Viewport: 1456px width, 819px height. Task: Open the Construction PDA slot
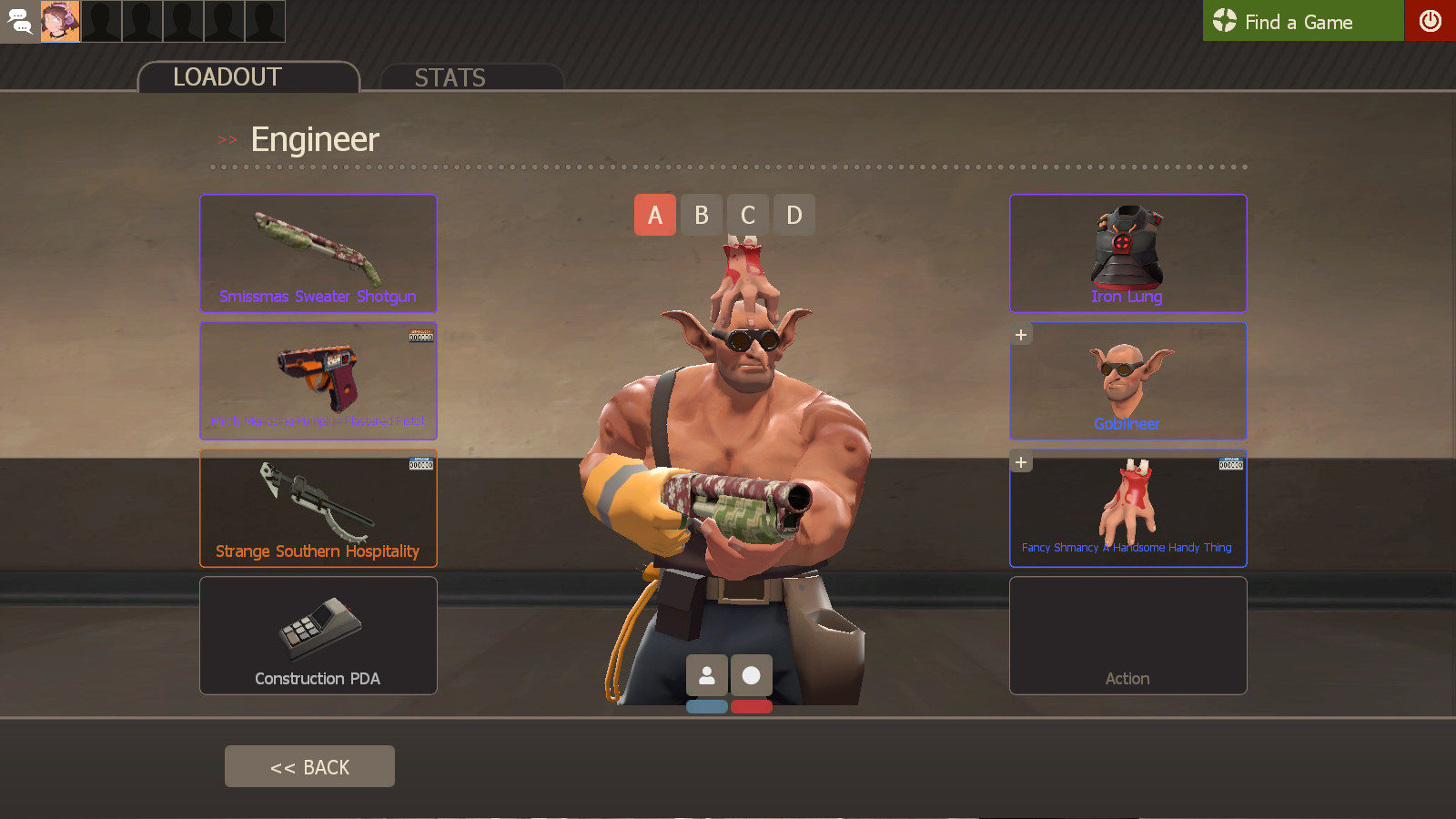[x=318, y=635]
